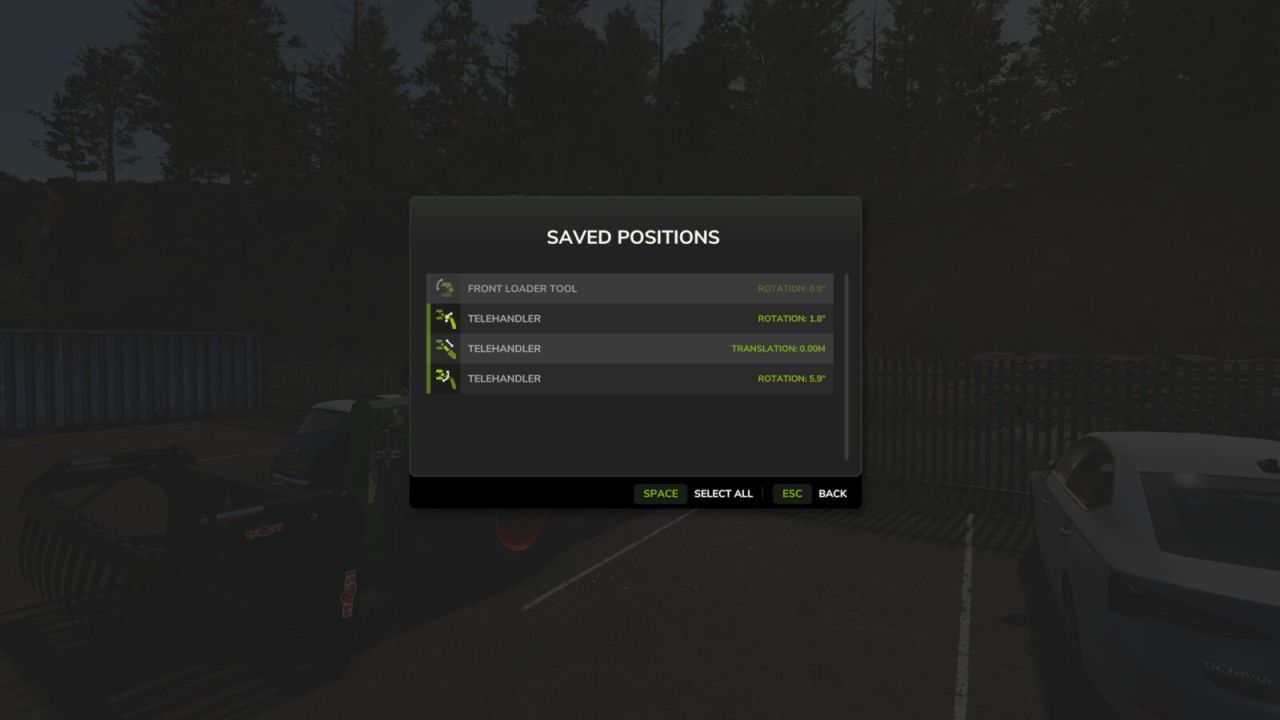This screenshot has height=720, width=1280.
Task: Click the Front Loader Tool rotation icon
Action: point(443,288)
